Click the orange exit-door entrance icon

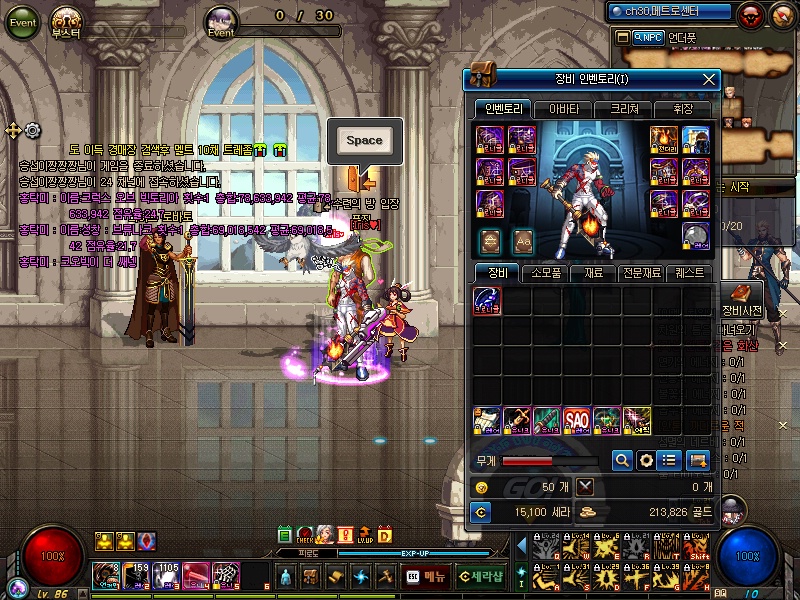click(361, 178)
